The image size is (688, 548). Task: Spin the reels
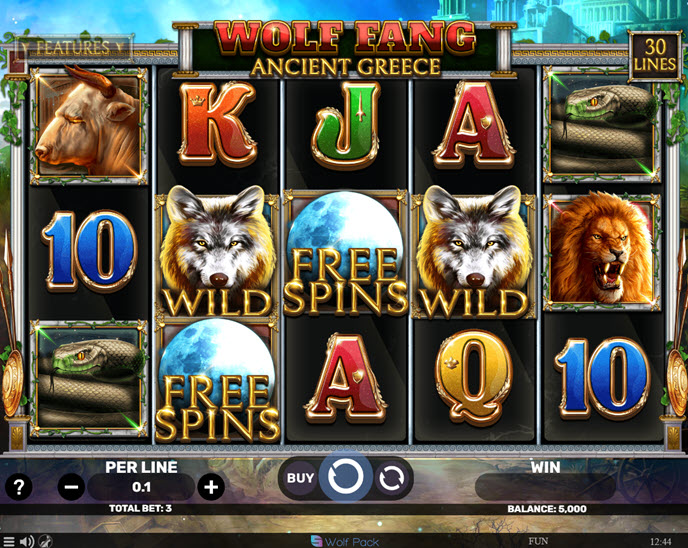[345, 478]
